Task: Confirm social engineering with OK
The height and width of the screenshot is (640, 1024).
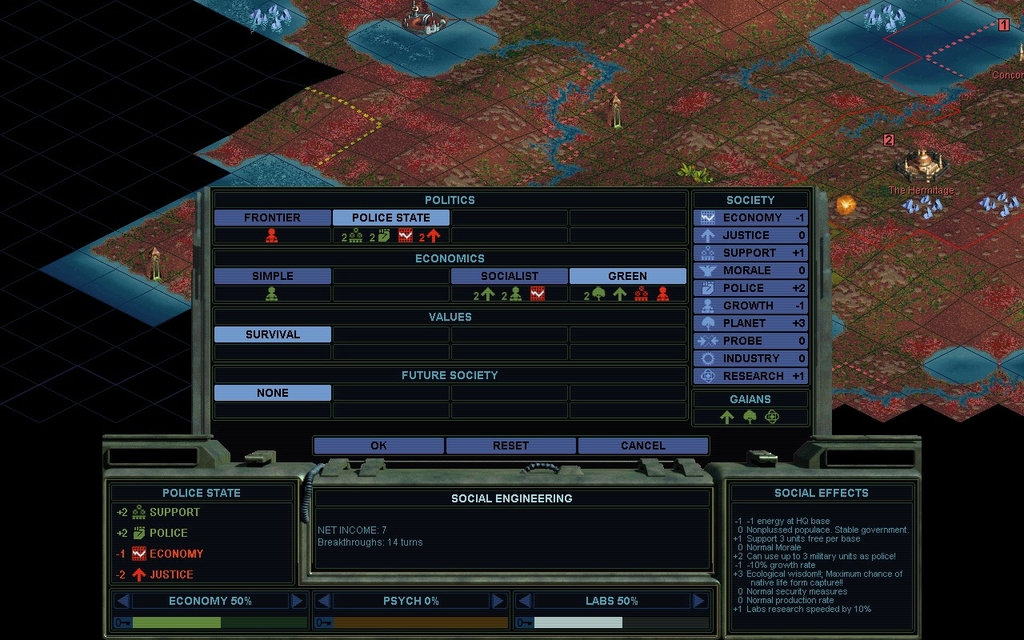Action: 378,446
